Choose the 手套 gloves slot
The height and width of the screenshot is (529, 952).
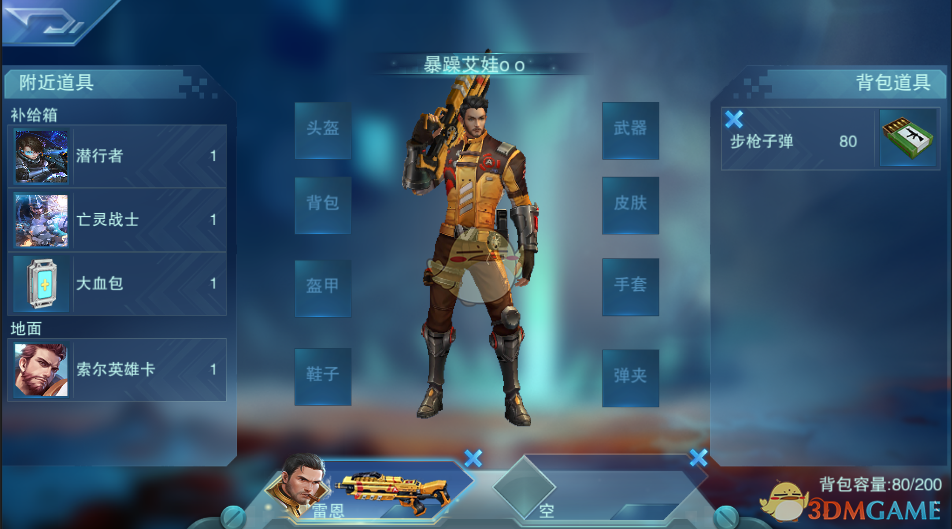point(630,286)
